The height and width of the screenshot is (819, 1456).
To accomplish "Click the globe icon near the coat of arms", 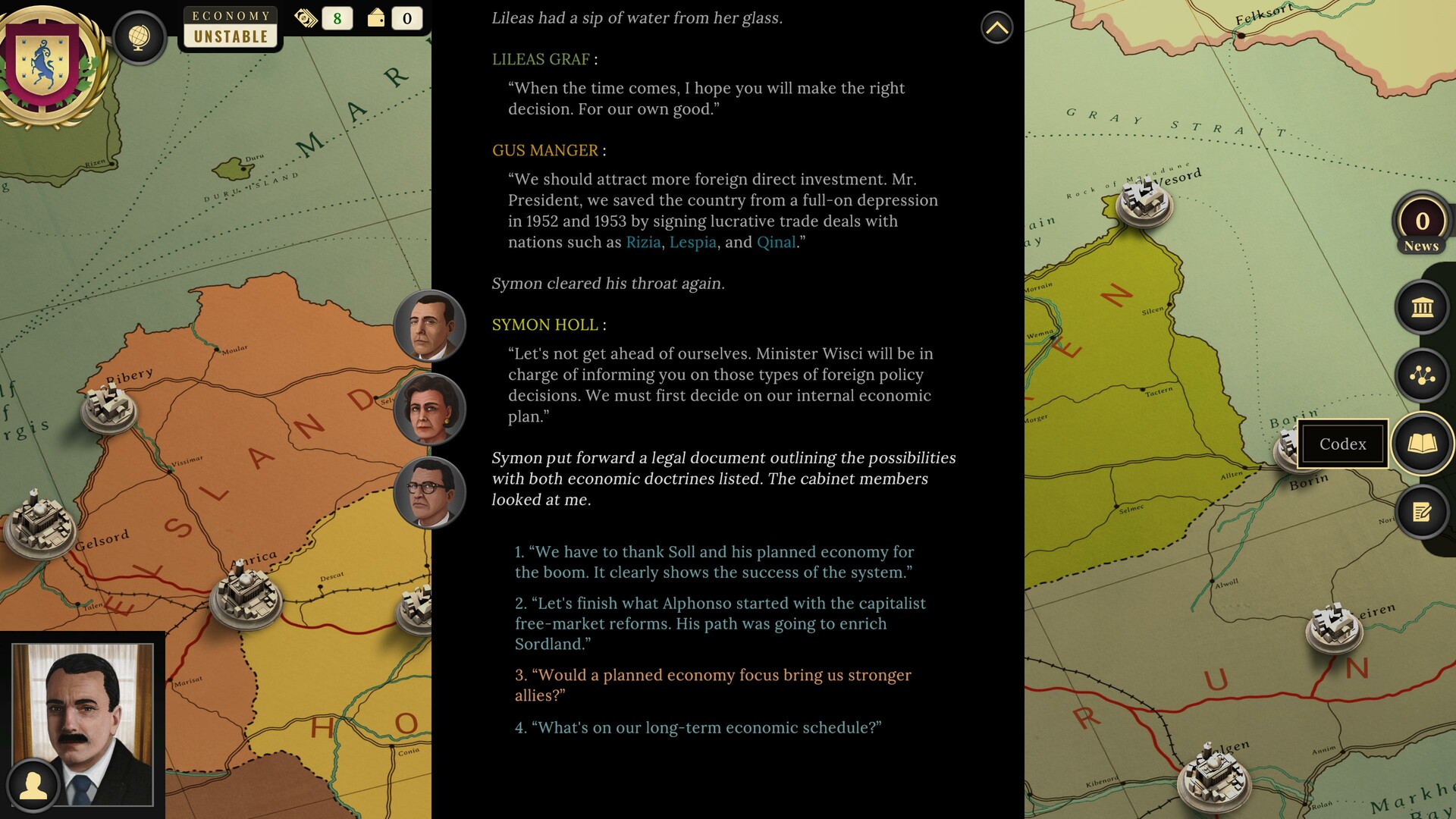I will [x=140, y=38].
